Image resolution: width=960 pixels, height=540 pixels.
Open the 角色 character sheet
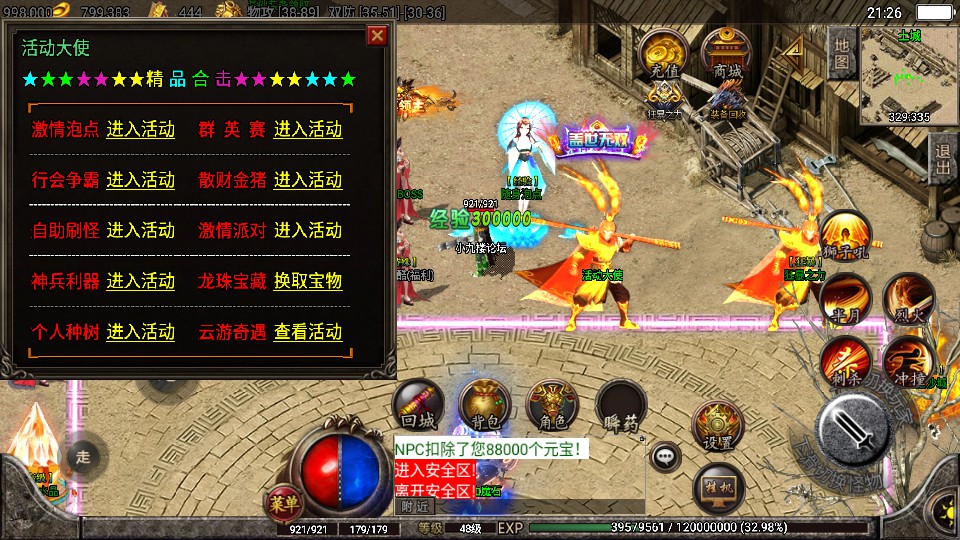coord(552,403)
